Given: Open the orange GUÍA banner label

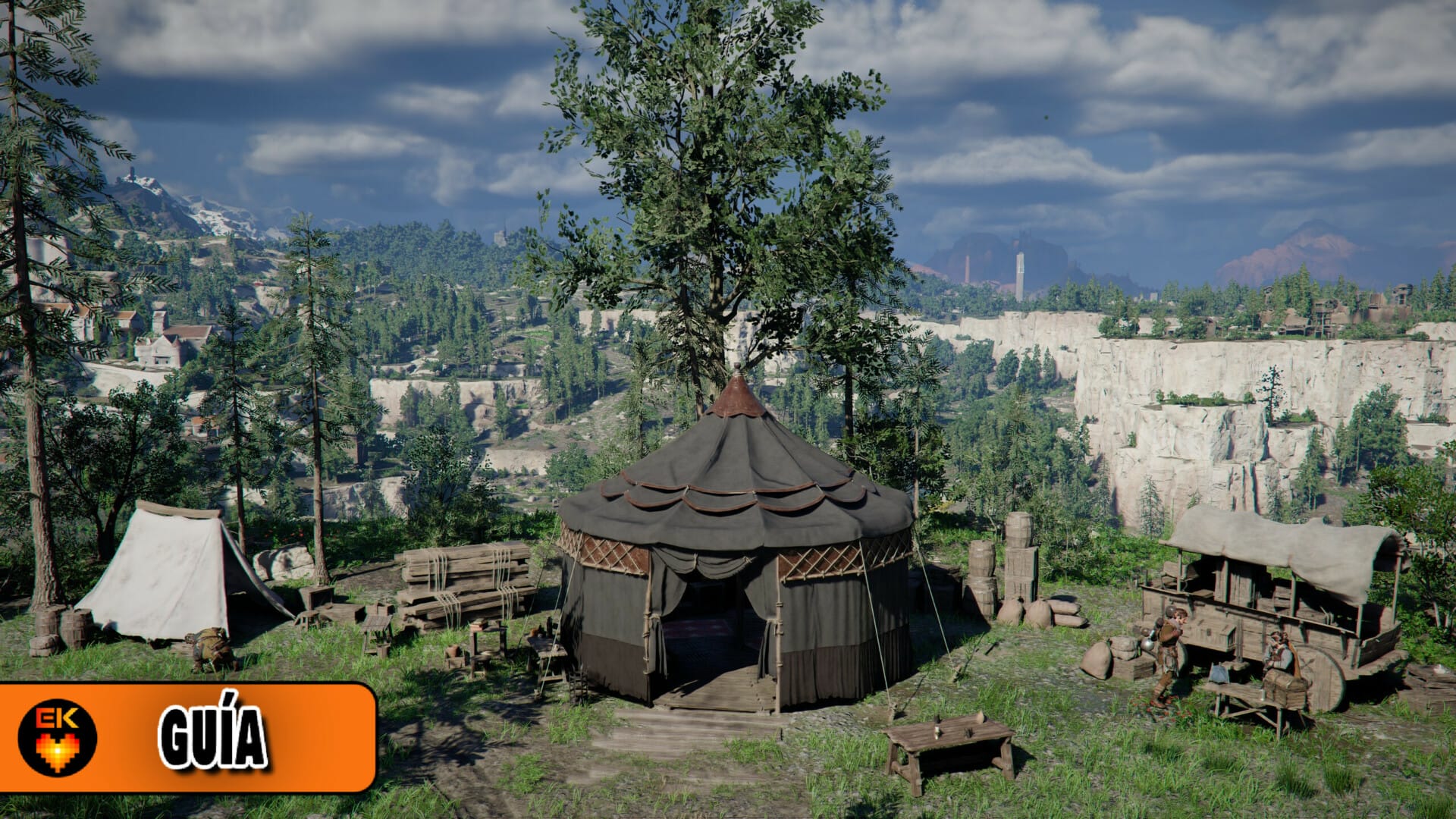Looking at the screenshot, I should pyautogui.click(x=213, y=737).
